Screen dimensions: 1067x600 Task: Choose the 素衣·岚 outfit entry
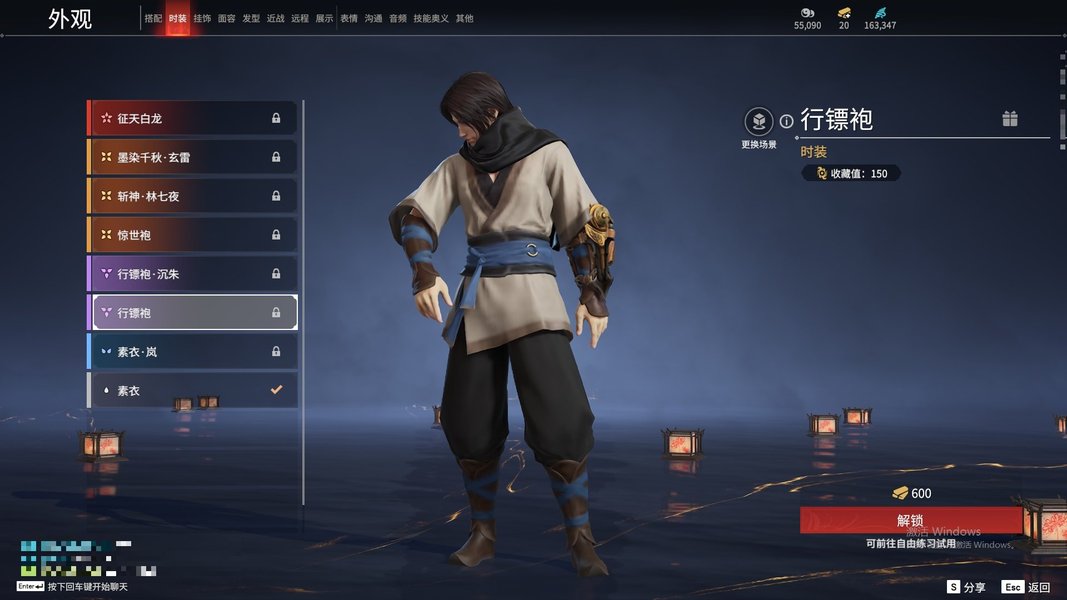pyautogui.click(x=192, y=352)
